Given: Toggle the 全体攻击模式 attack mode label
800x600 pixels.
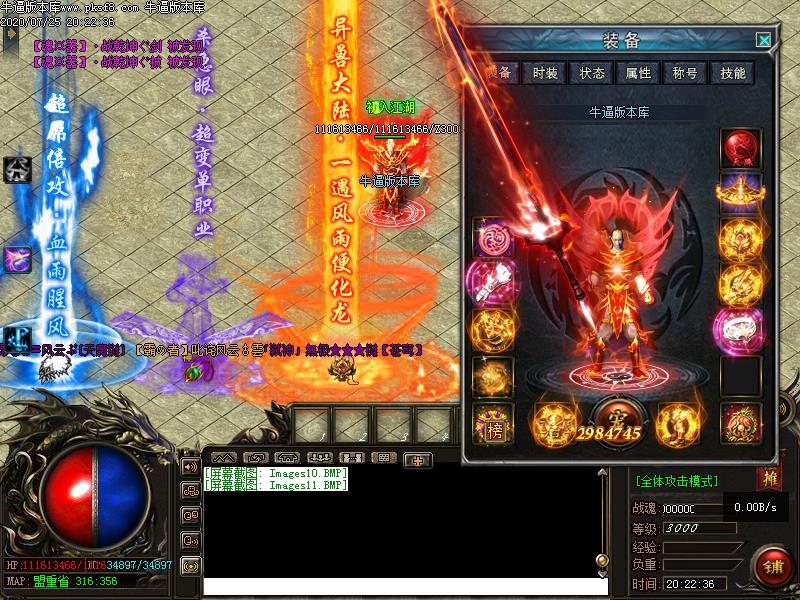Looking at the screenshot, I should (677, 481).
